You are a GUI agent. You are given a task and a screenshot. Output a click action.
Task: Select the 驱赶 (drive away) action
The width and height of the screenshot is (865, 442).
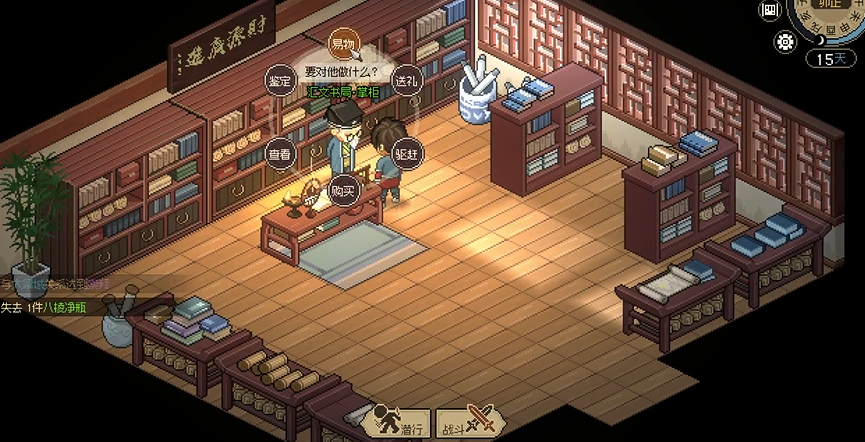point(406,155)
